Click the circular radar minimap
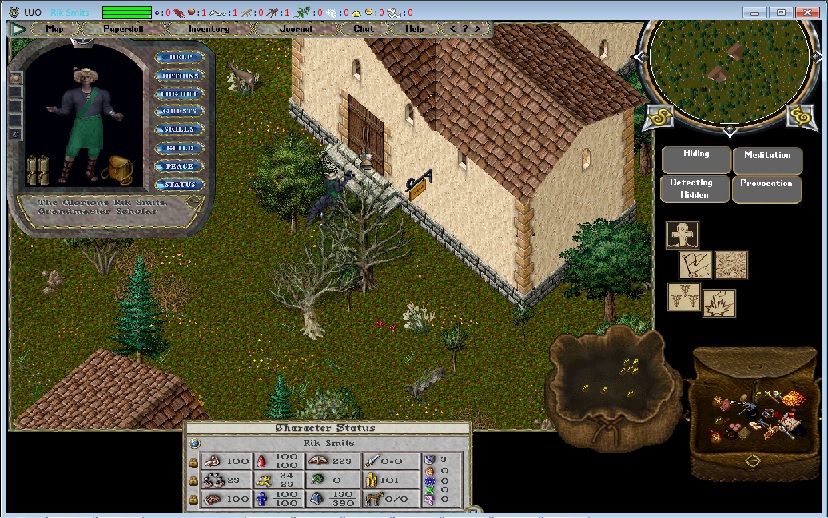828x518 pixels. (x=727, y=65)
